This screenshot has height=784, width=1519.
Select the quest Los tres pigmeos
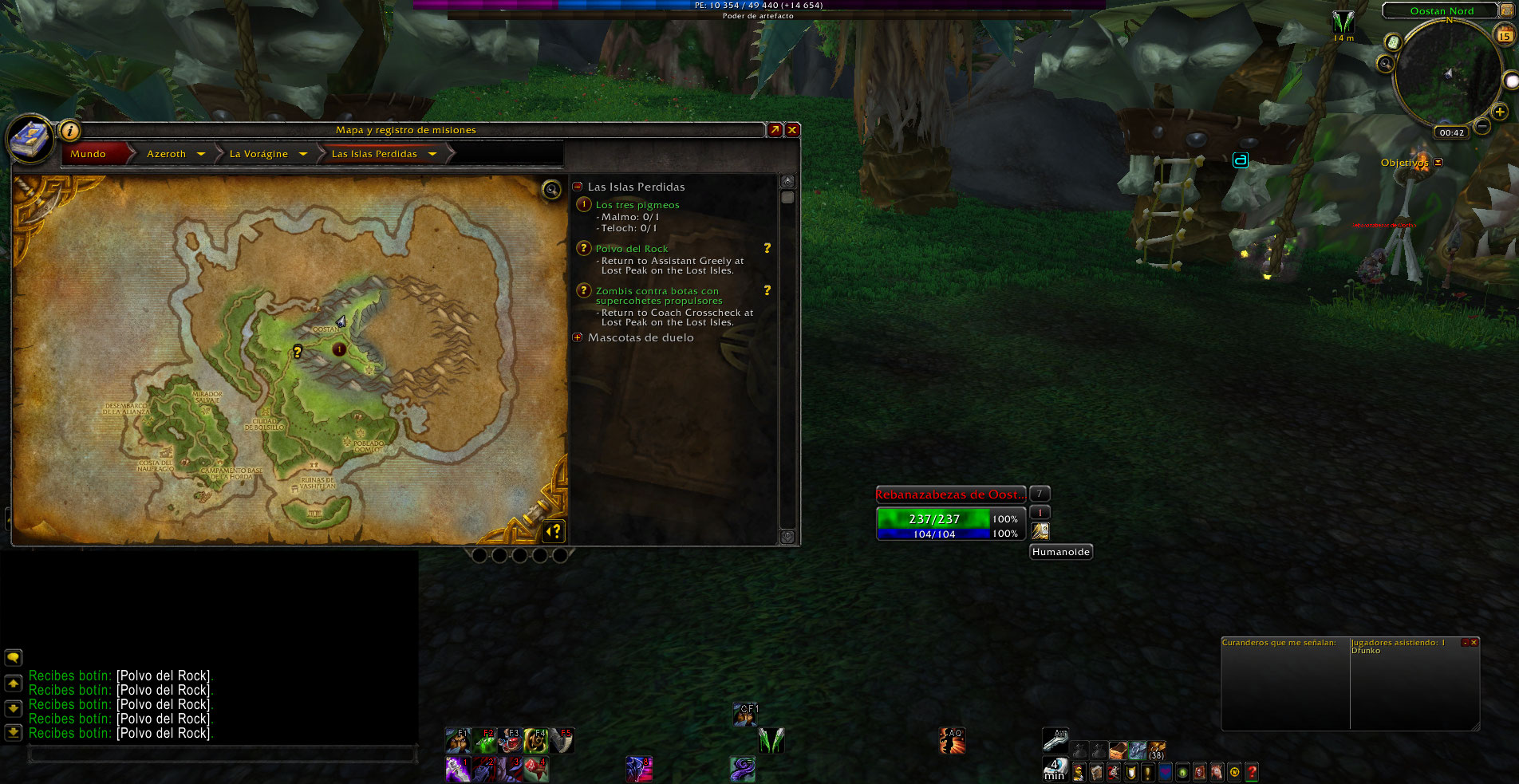click(637, 205)
